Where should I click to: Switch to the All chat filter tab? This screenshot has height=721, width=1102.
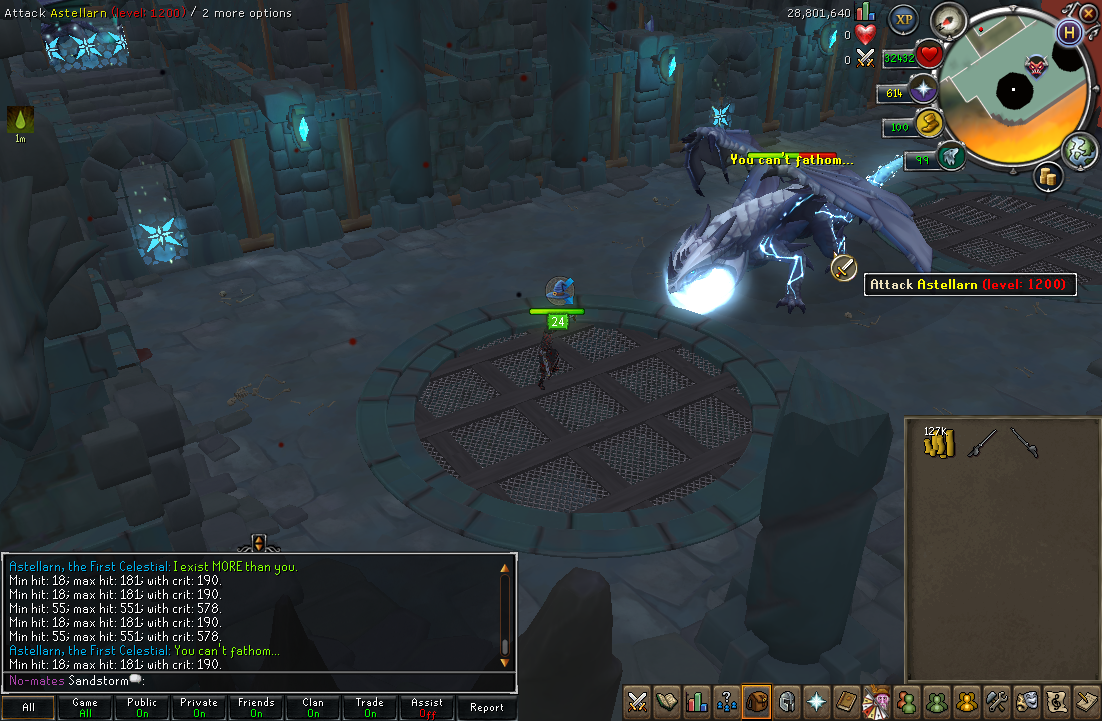[x=28, y=707]
